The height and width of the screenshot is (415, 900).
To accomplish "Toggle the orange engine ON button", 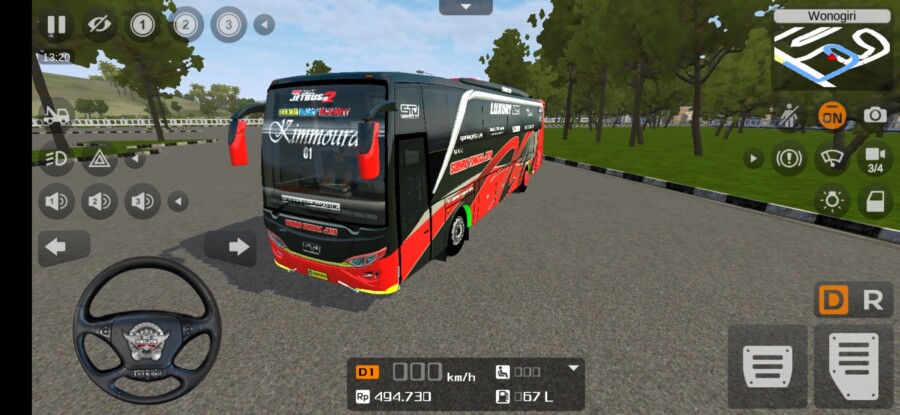I will click(x=831, y=115).
